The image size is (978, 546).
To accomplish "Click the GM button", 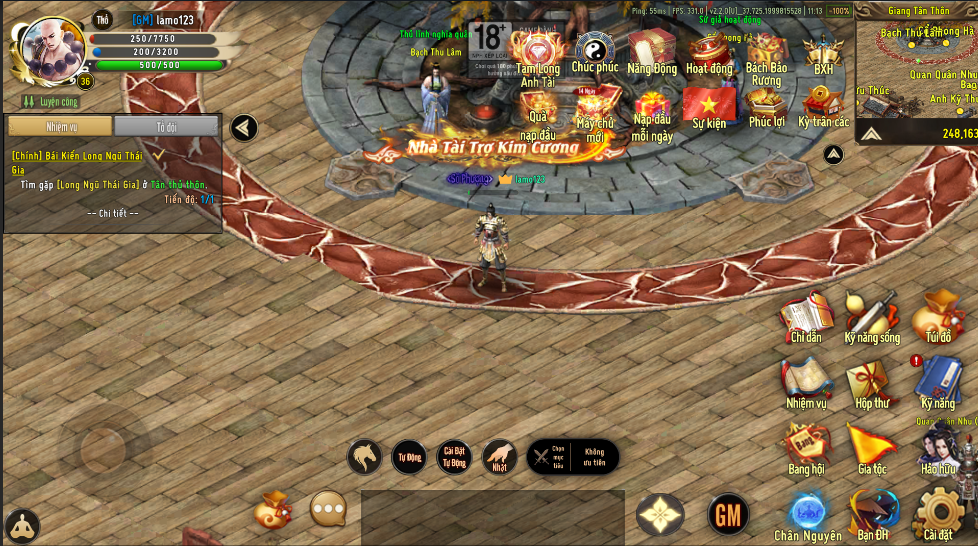I will [728, 514].
